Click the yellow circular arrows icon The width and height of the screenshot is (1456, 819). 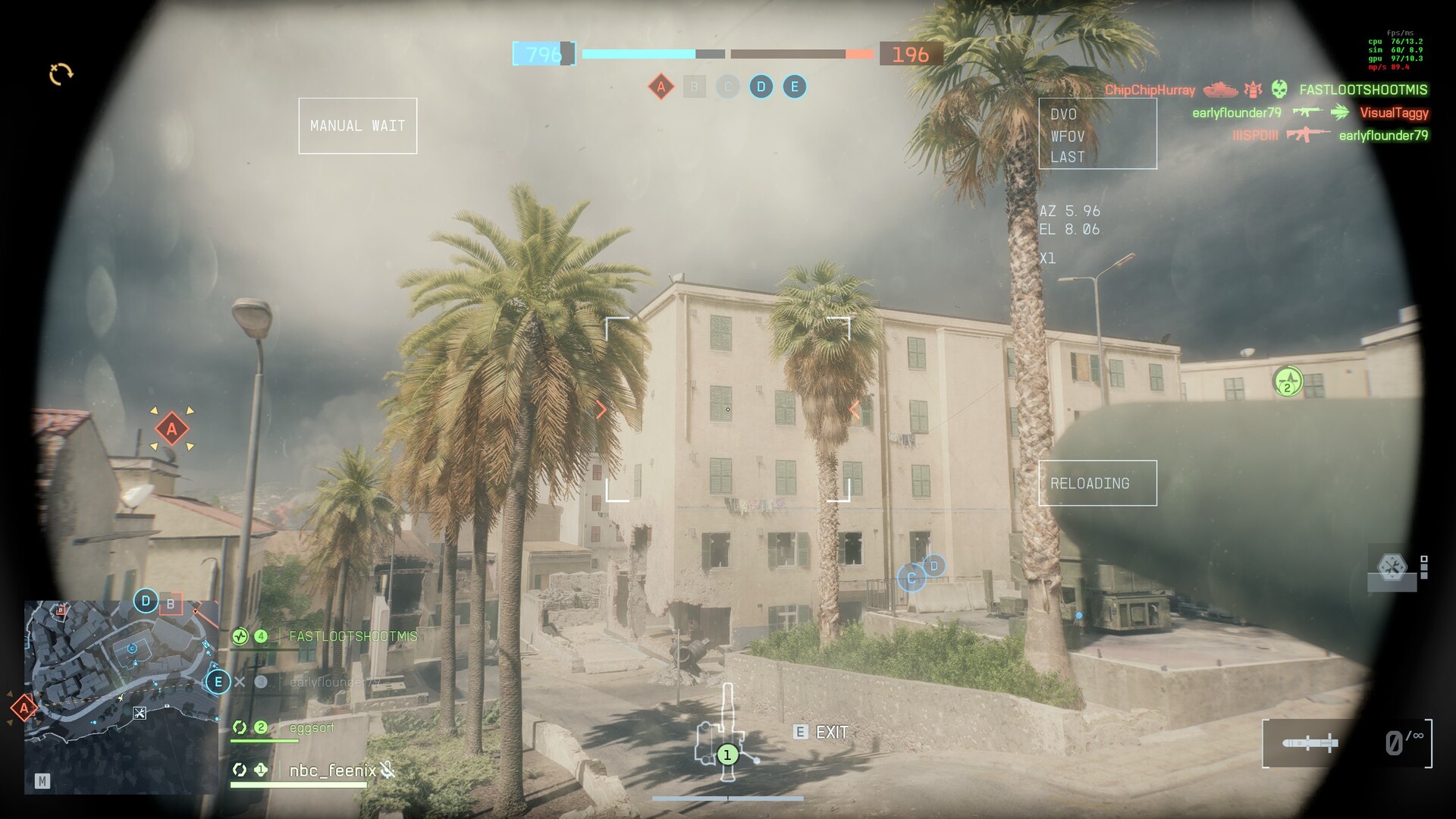[x=61, y=74]
